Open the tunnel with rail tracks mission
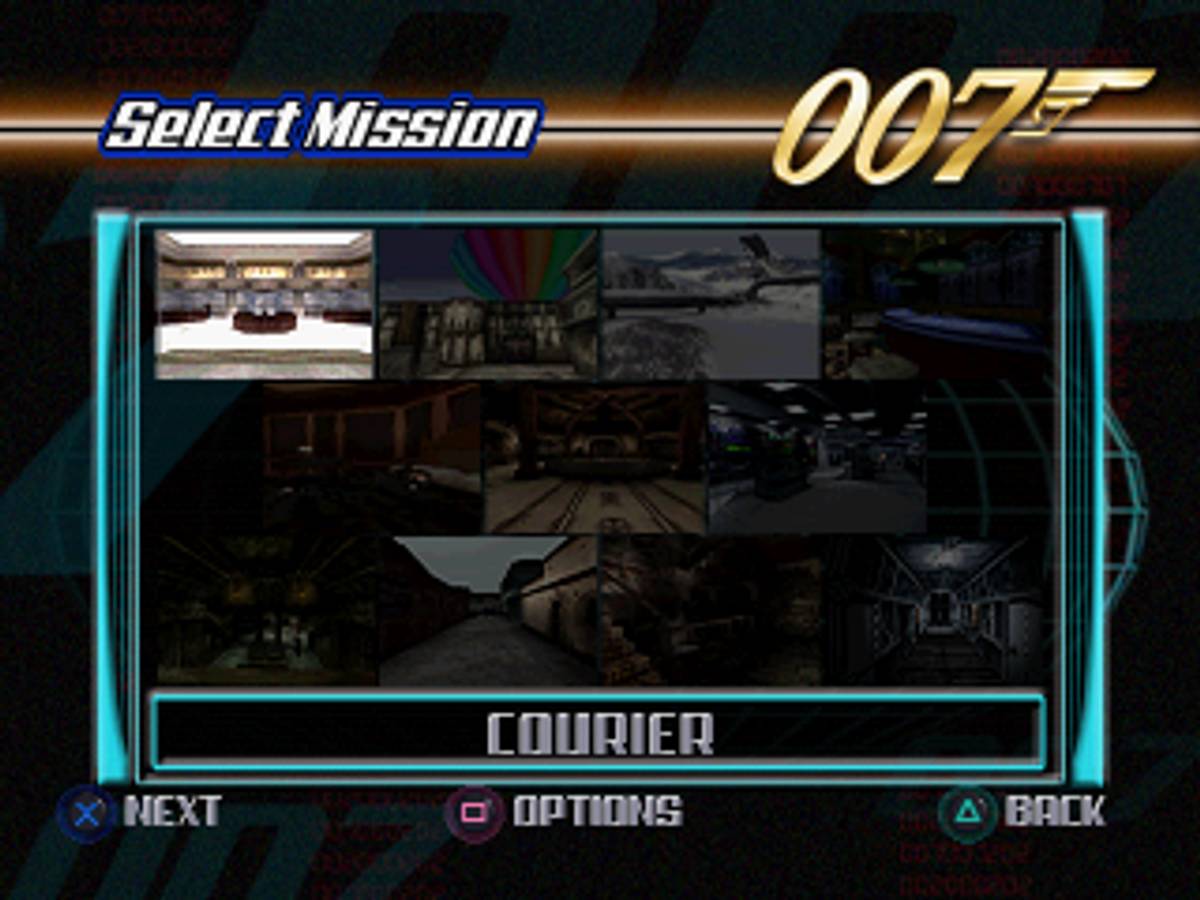 (x=595, y=457)
